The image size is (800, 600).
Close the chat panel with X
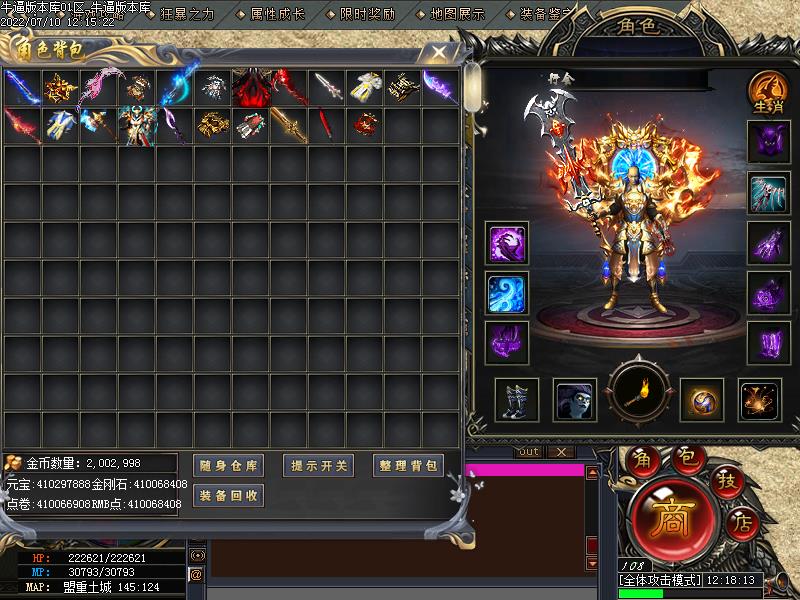[x=561, y=452]
